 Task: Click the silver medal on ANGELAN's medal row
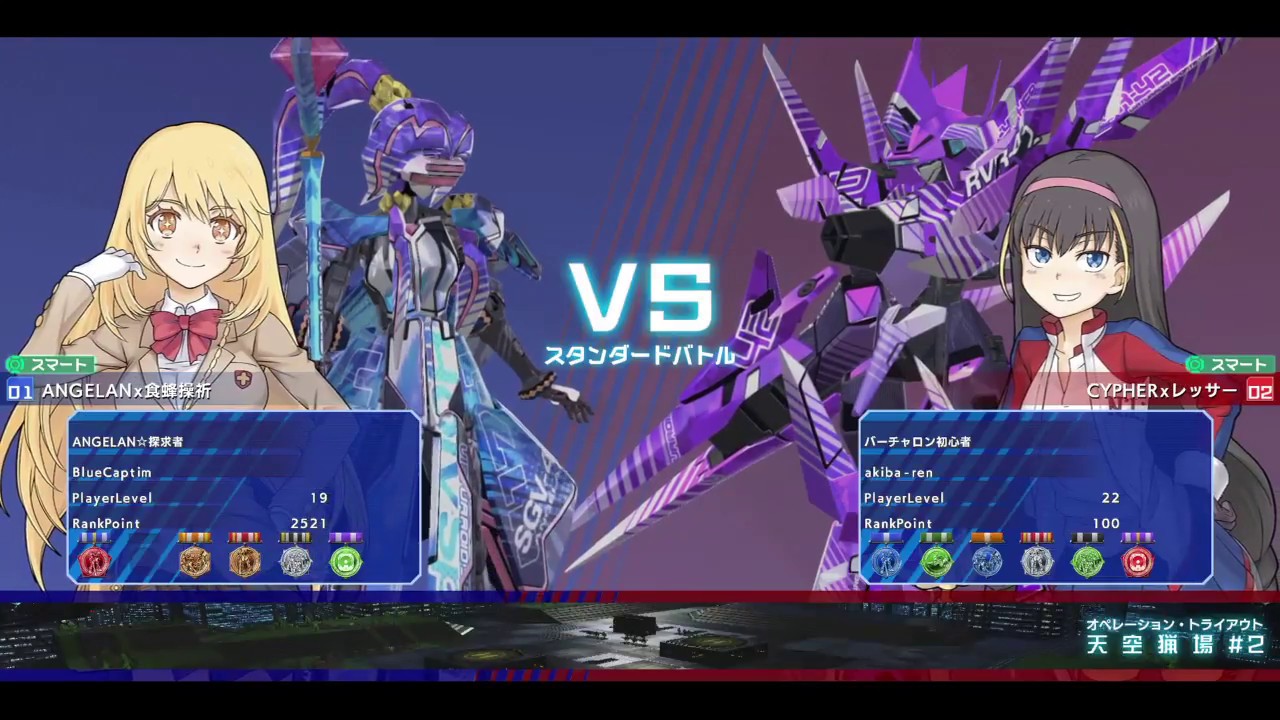point(295,561)
